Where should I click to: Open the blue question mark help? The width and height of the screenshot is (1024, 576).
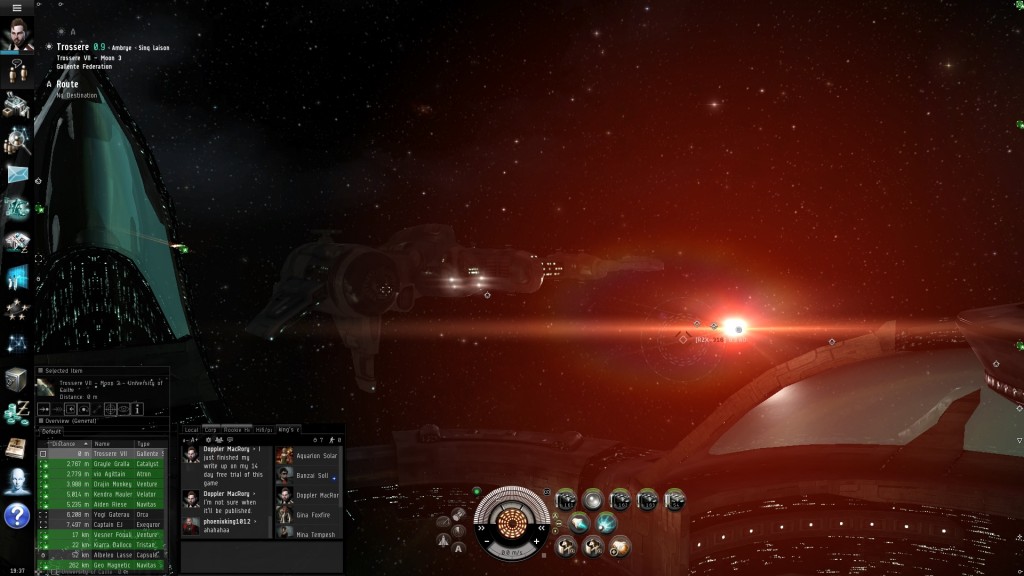(16, 516)
